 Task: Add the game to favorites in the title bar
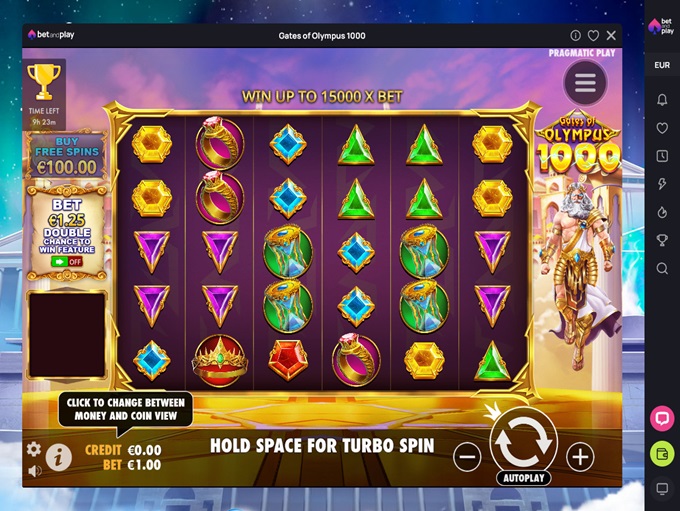[x=593, y=36]
